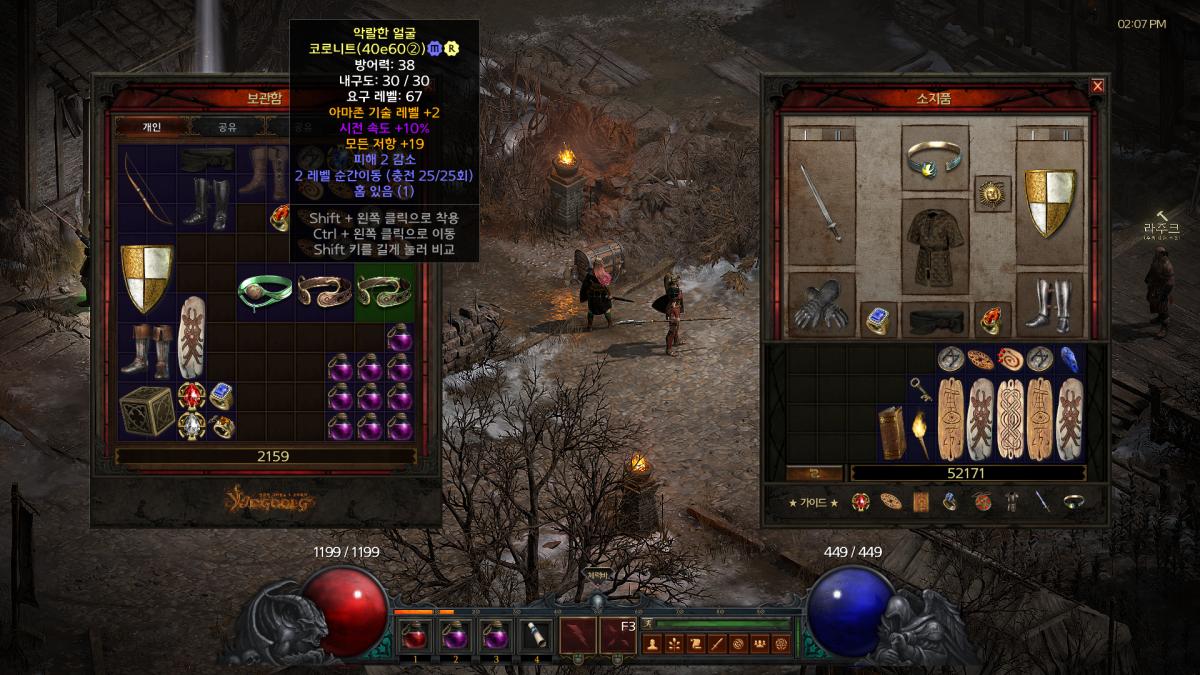The image size is (1200, 675).
Task: Open the character sheet mini-menu button
Action: tap(651, 642)
